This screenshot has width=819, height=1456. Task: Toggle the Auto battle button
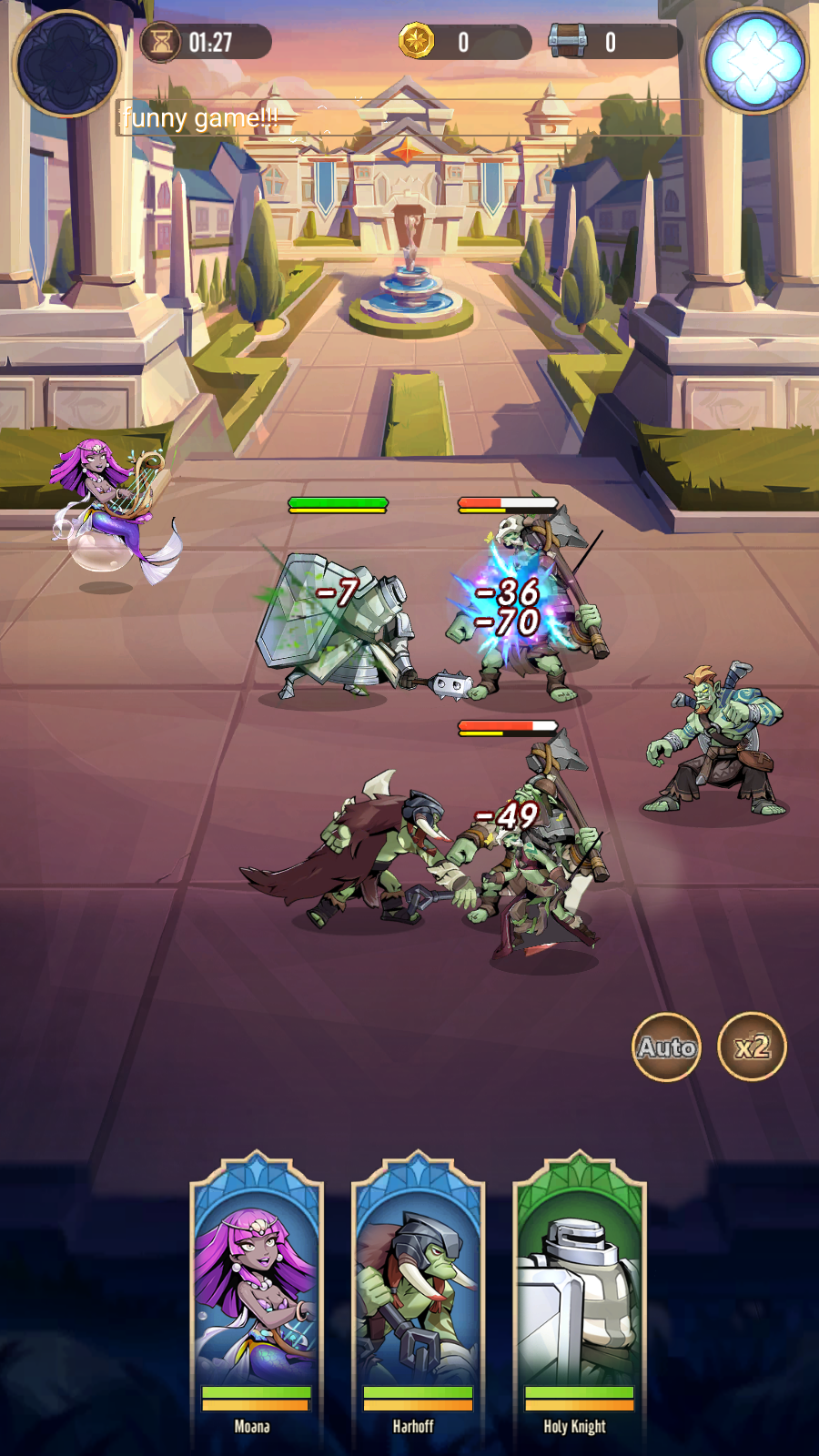click(x=666, y=1047)
